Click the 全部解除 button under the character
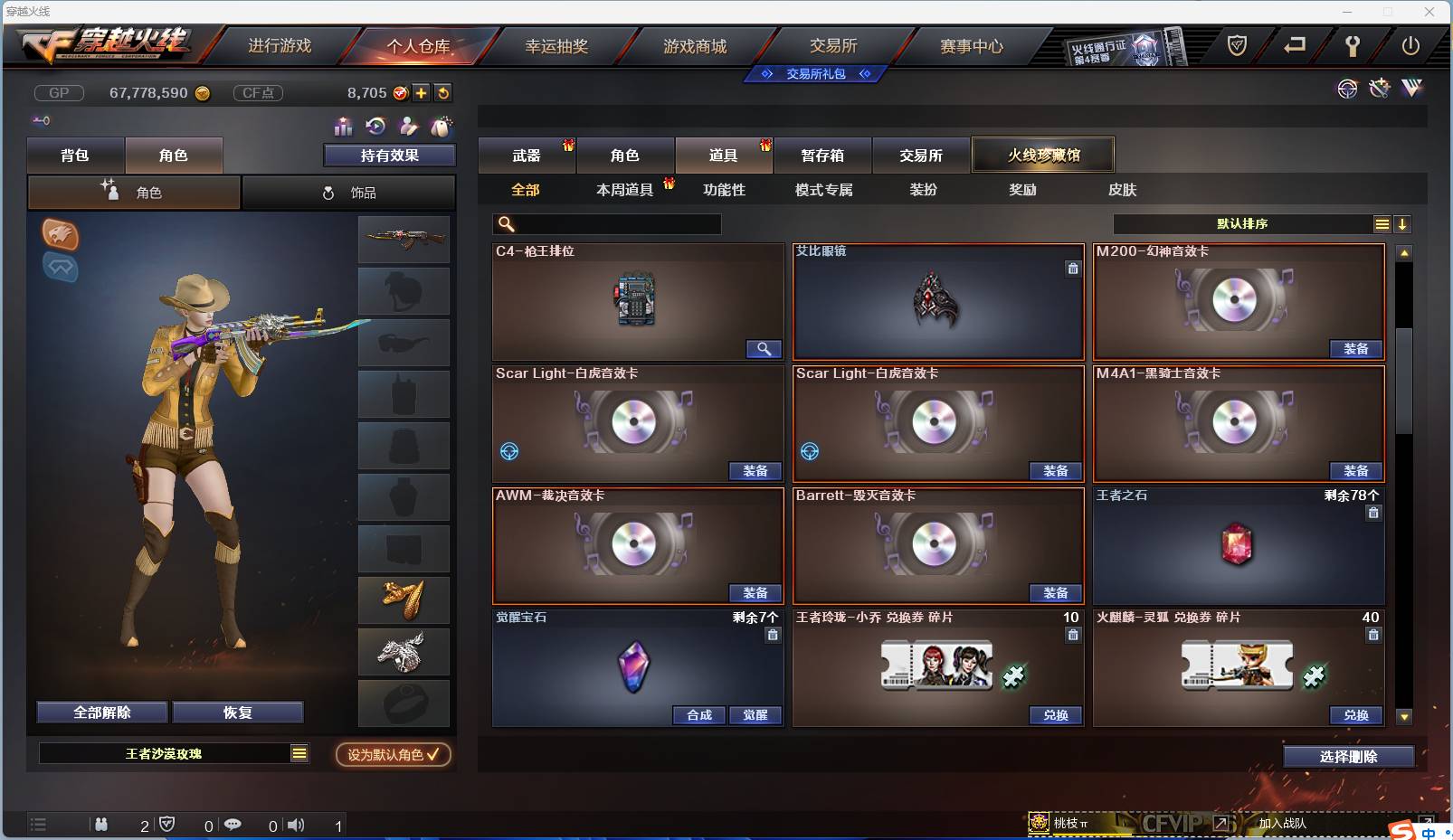 tap(100, 712)
